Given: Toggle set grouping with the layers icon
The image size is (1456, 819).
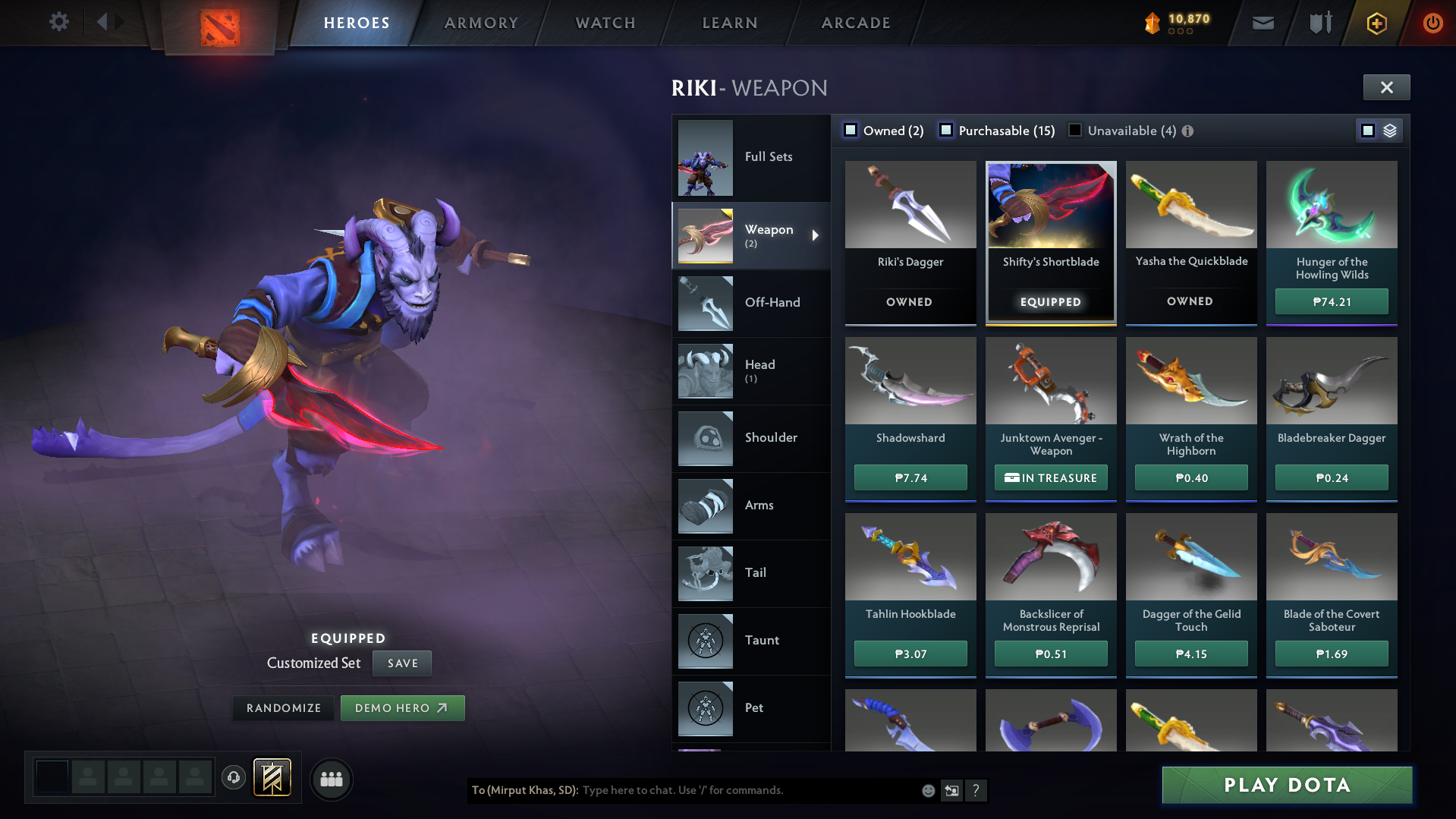Looking at the screenshot, I should click(x=1389, y=130).
